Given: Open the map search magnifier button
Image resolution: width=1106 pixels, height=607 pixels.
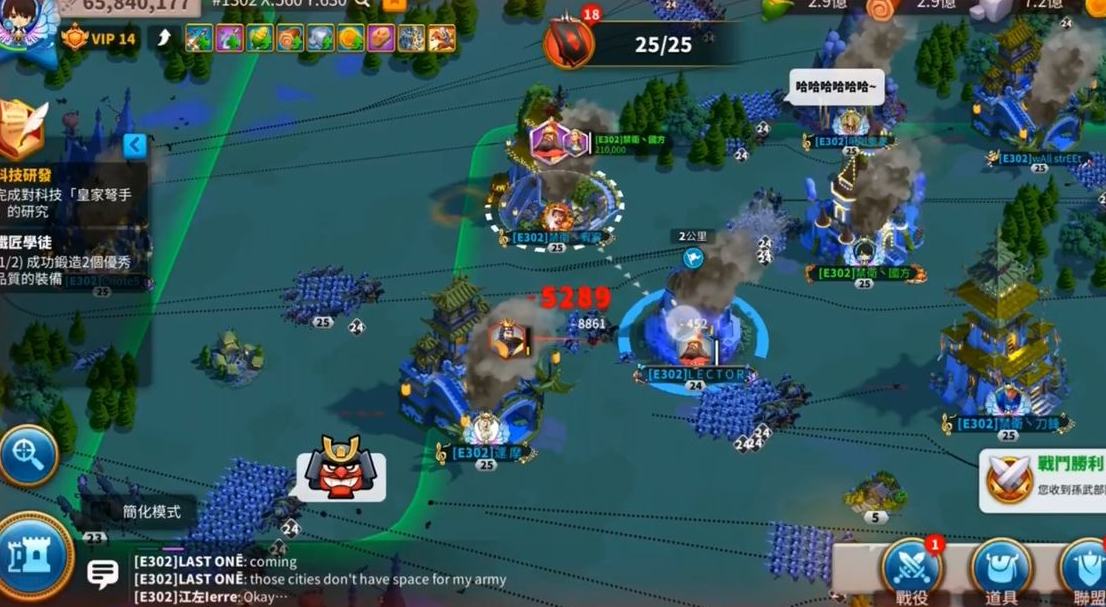Looking at the screenshot, I should coord(28,455).
